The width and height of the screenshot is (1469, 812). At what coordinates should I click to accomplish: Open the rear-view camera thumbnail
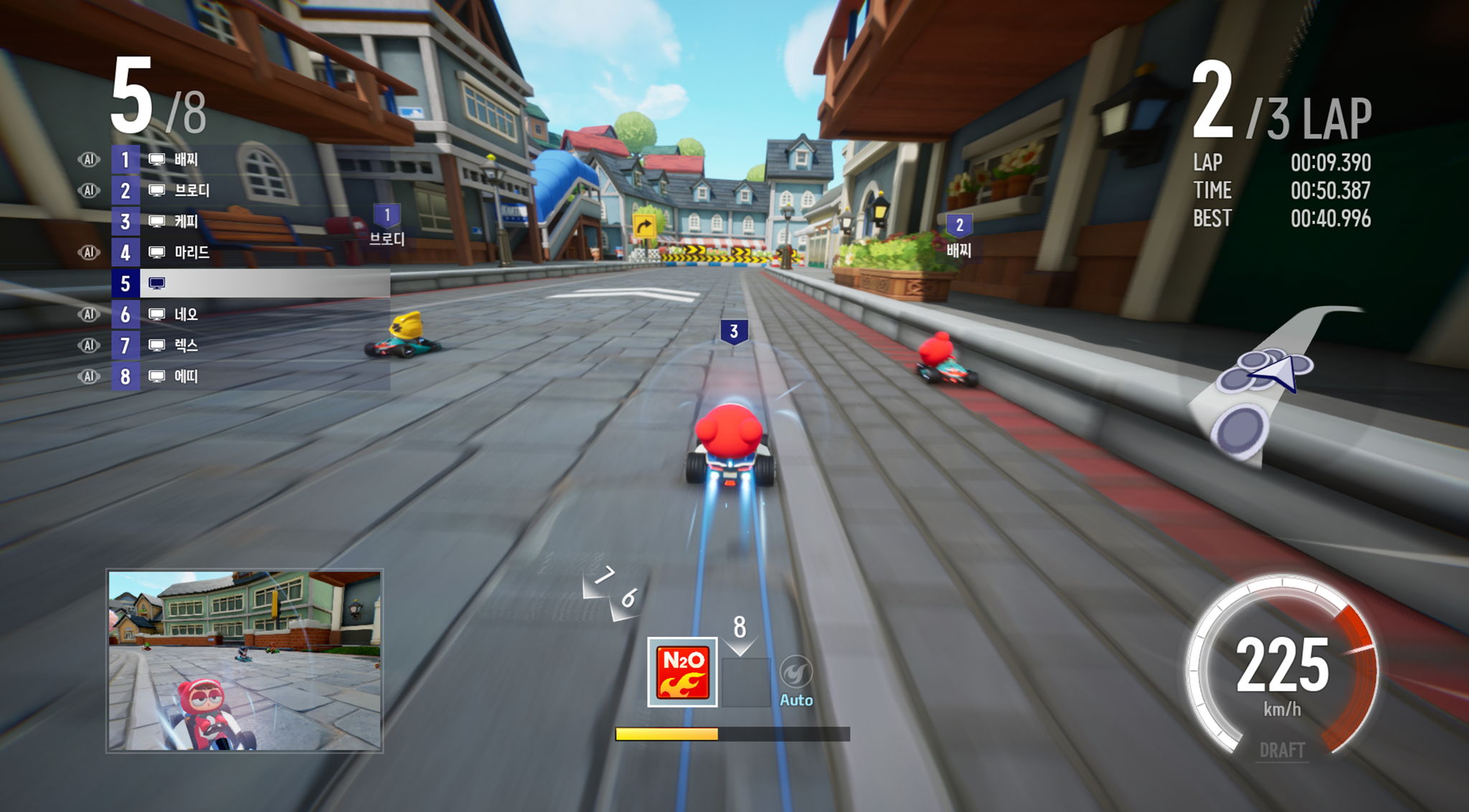(245, 661)
